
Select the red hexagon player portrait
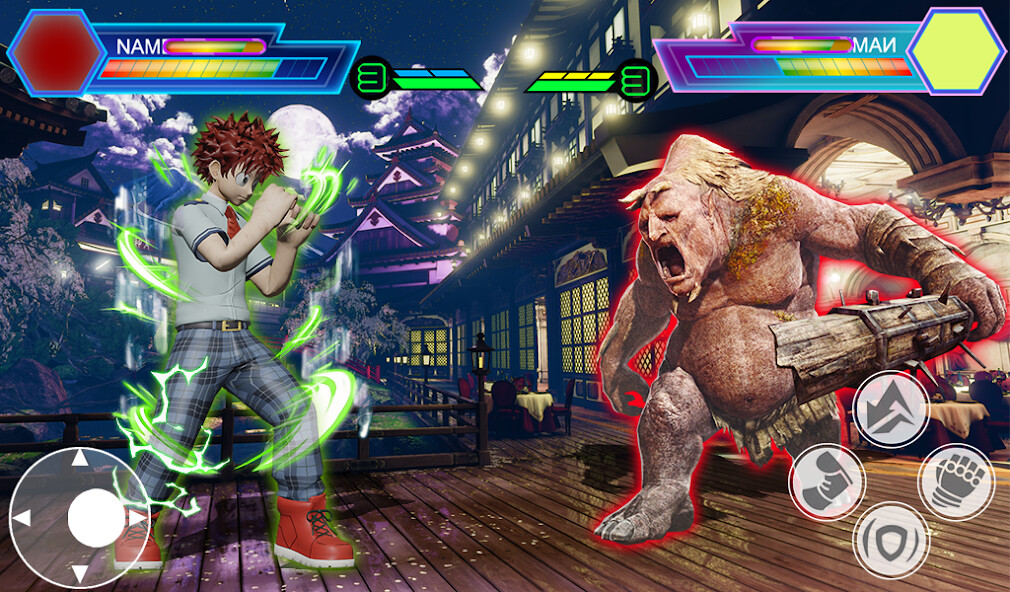pos(53,52)
